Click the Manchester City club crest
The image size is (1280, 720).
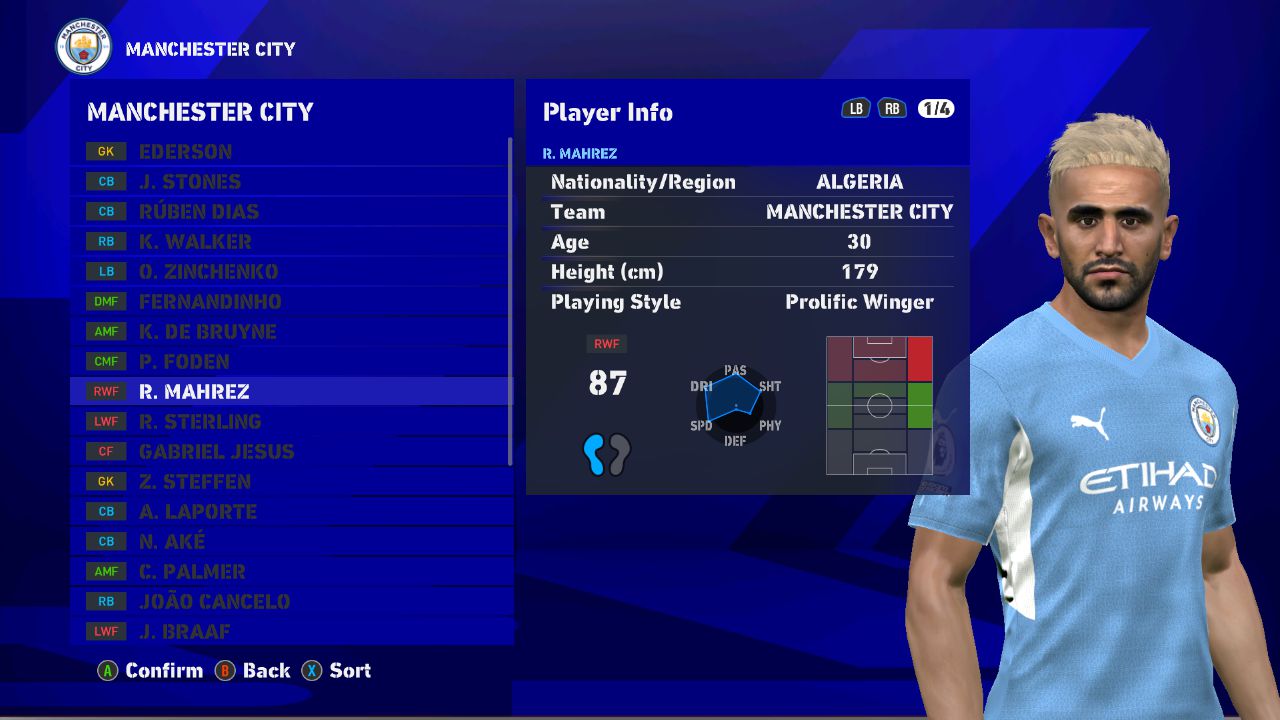84,47
